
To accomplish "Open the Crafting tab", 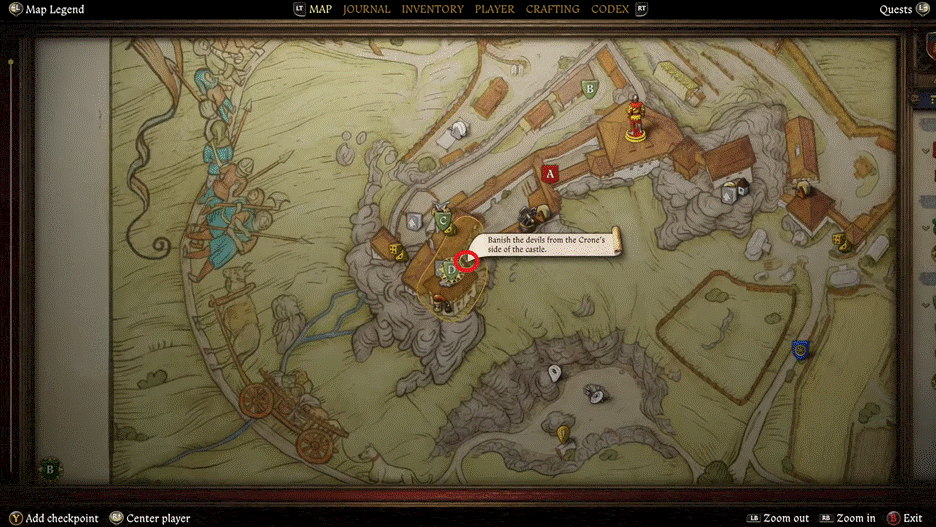I will coord(552,9).
